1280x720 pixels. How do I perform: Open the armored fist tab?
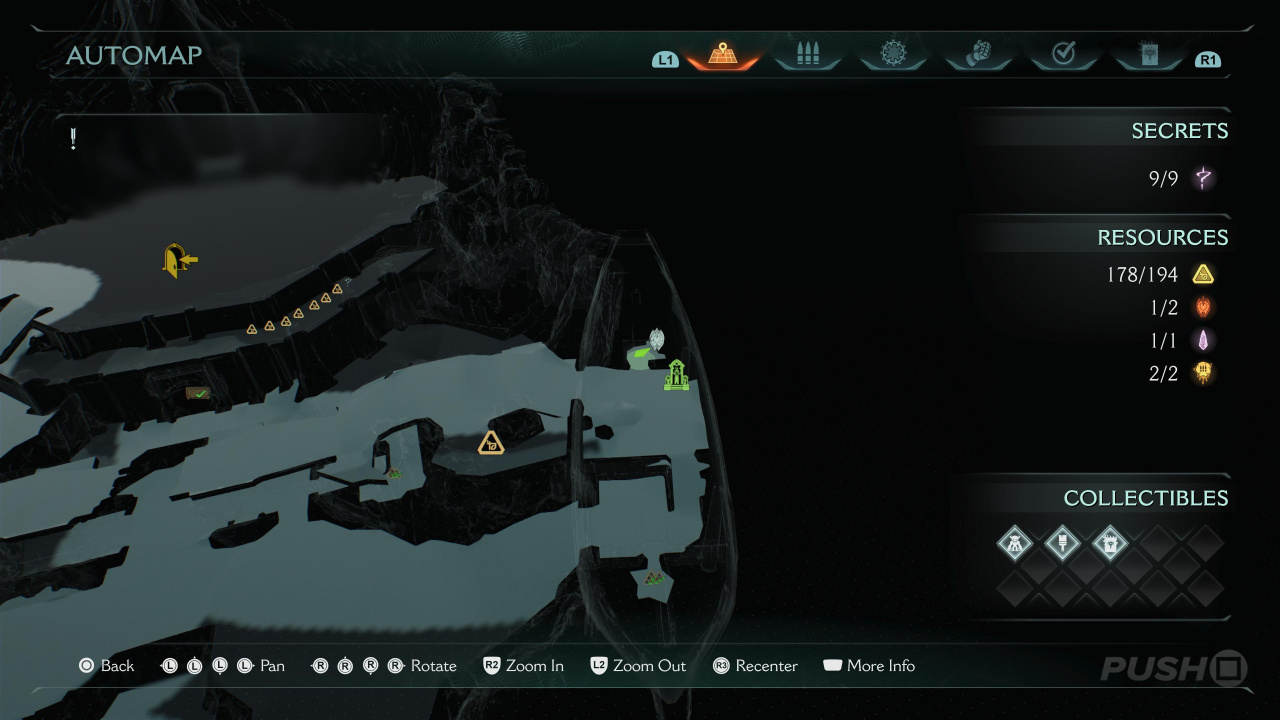(979, 55)
